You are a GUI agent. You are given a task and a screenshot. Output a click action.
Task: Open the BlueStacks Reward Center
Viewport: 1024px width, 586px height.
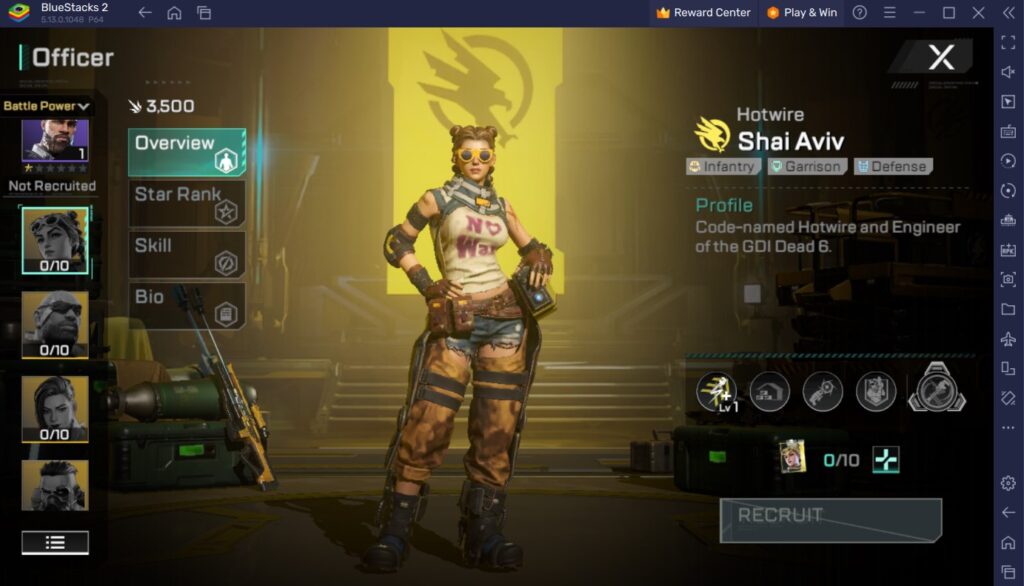click(703, 13)
